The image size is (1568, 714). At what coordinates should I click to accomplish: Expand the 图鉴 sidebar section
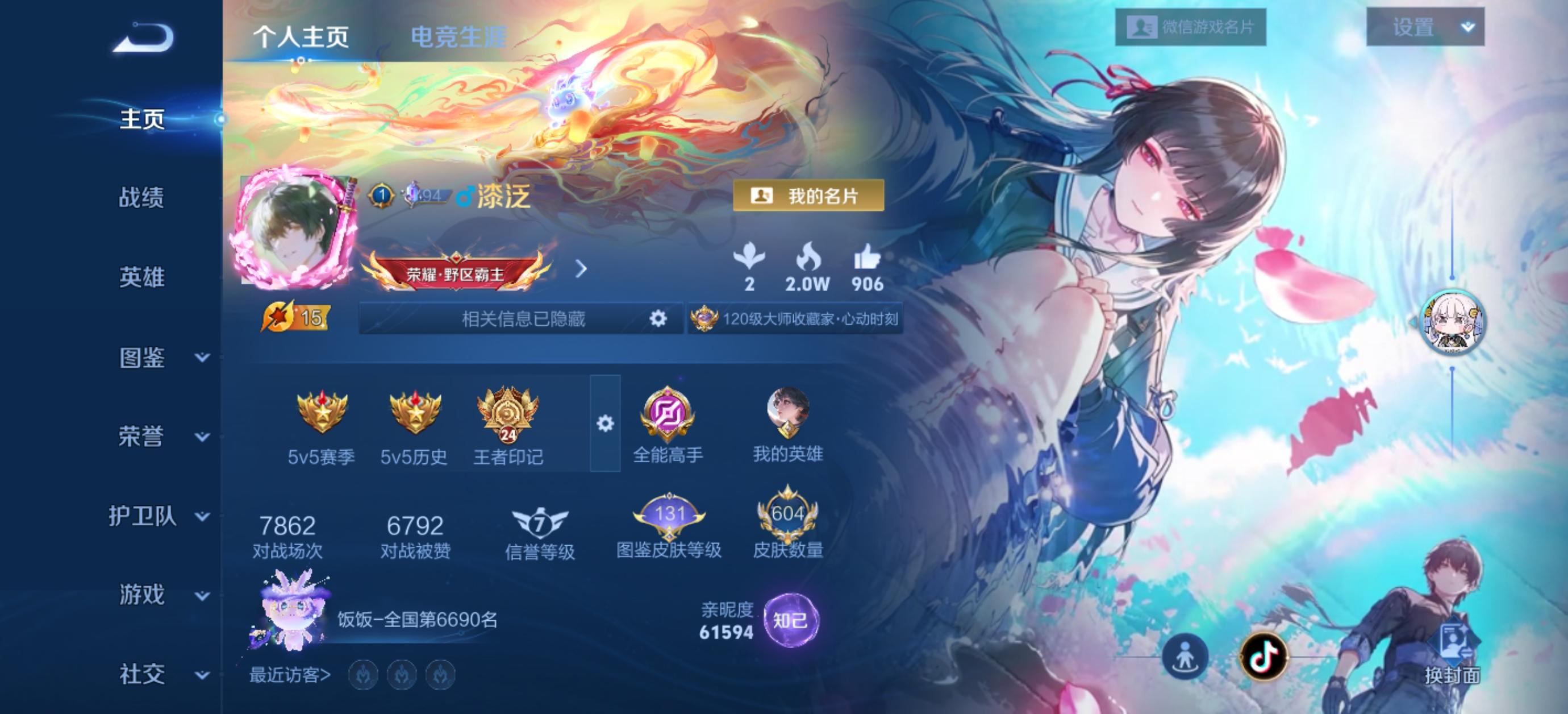(x=201, y=359)
